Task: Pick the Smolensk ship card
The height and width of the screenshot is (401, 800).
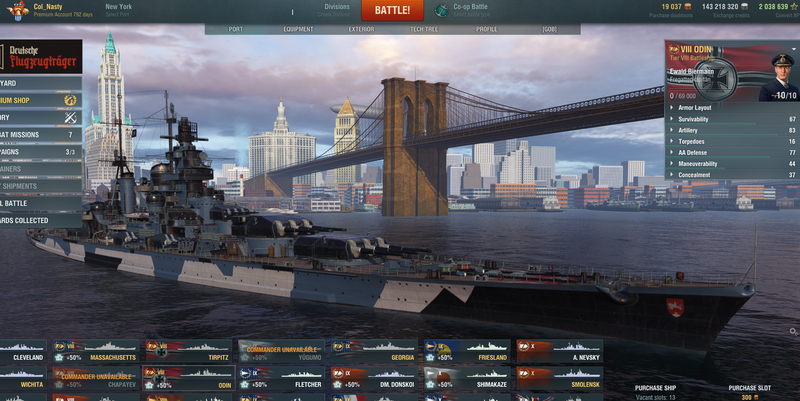Action: point(559,378)
